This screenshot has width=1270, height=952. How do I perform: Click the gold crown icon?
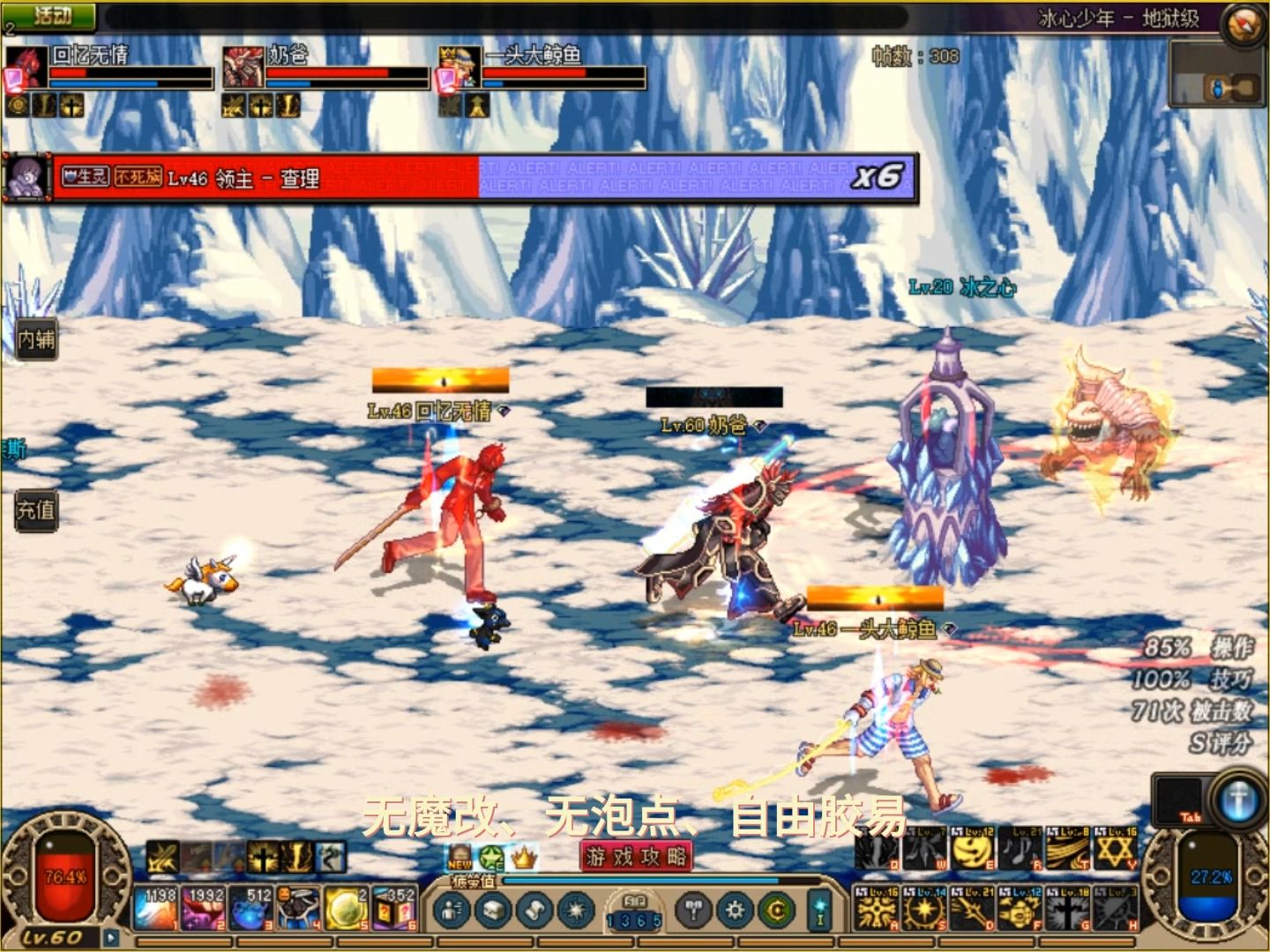524,857
